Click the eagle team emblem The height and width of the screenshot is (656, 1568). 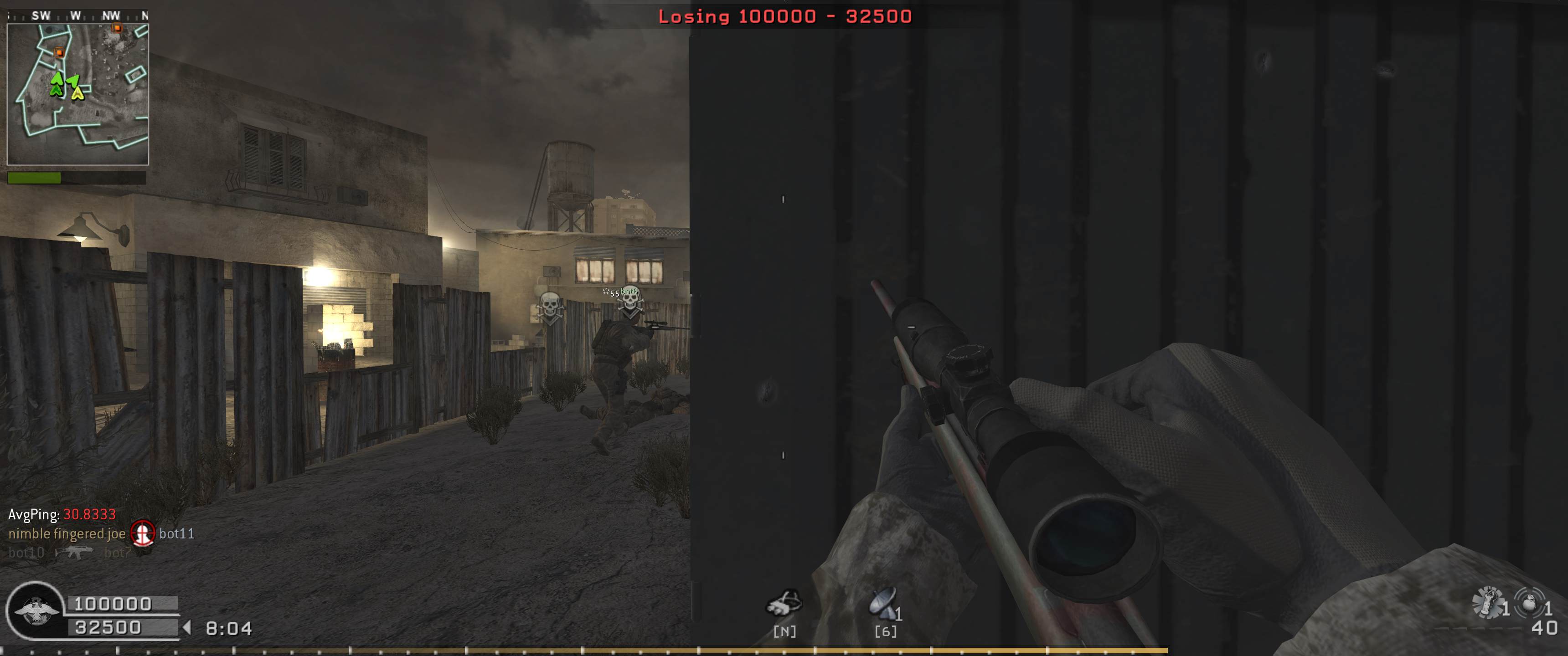tap(36, 610)
